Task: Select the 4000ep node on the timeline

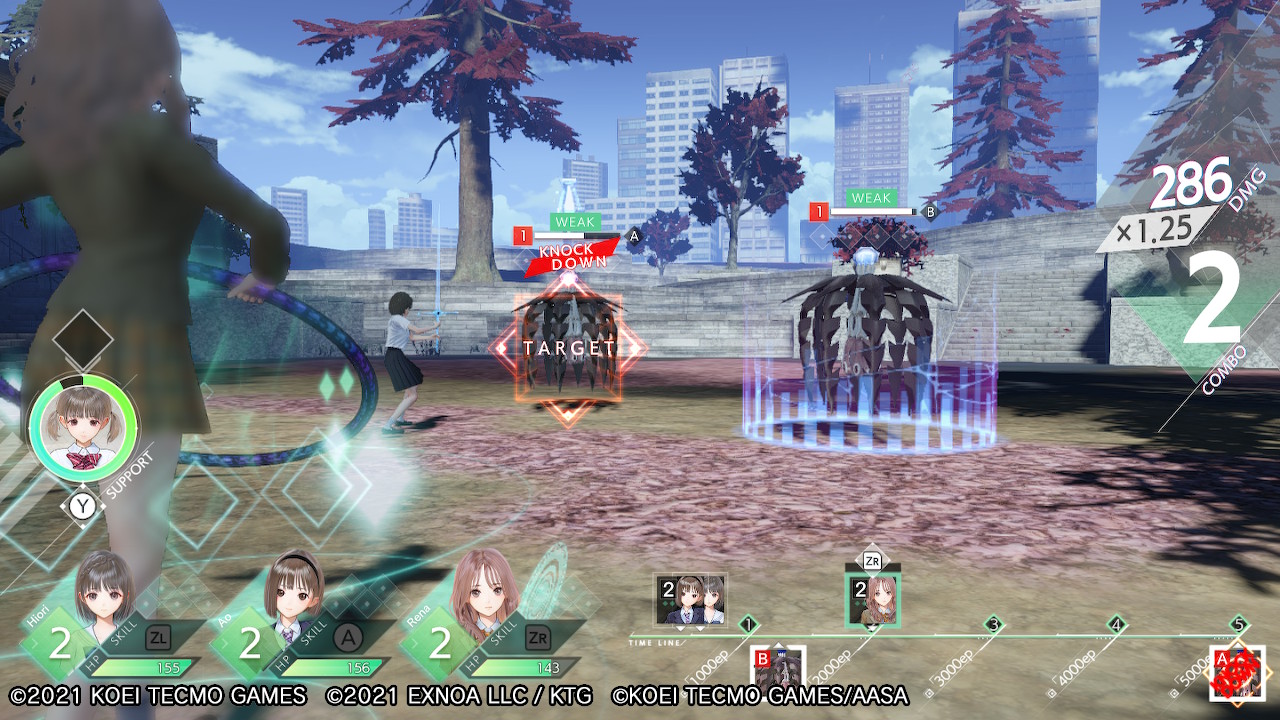Action: [x=1117, y=625]
